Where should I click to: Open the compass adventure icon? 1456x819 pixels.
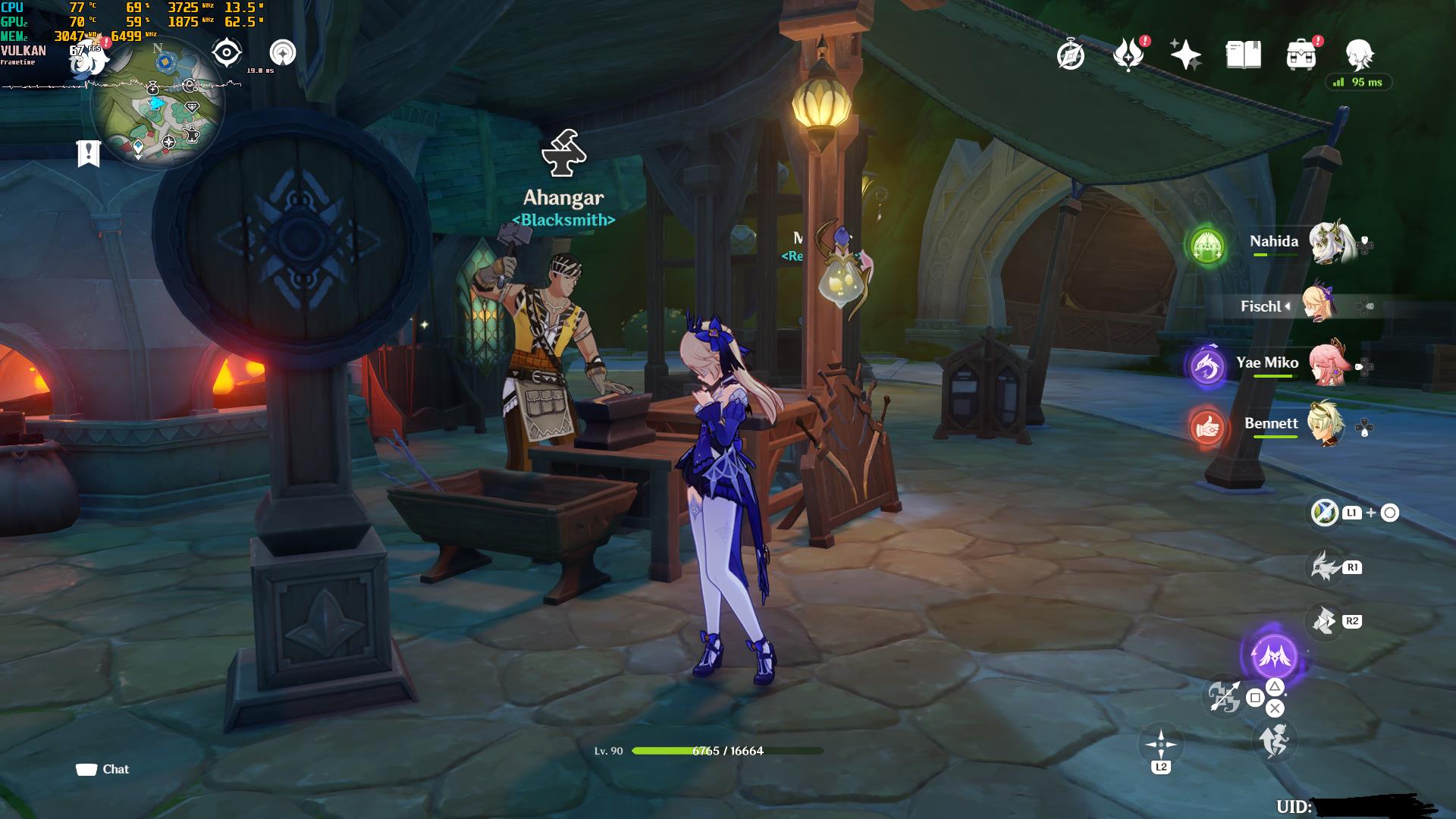click(x=1070, y=55)
